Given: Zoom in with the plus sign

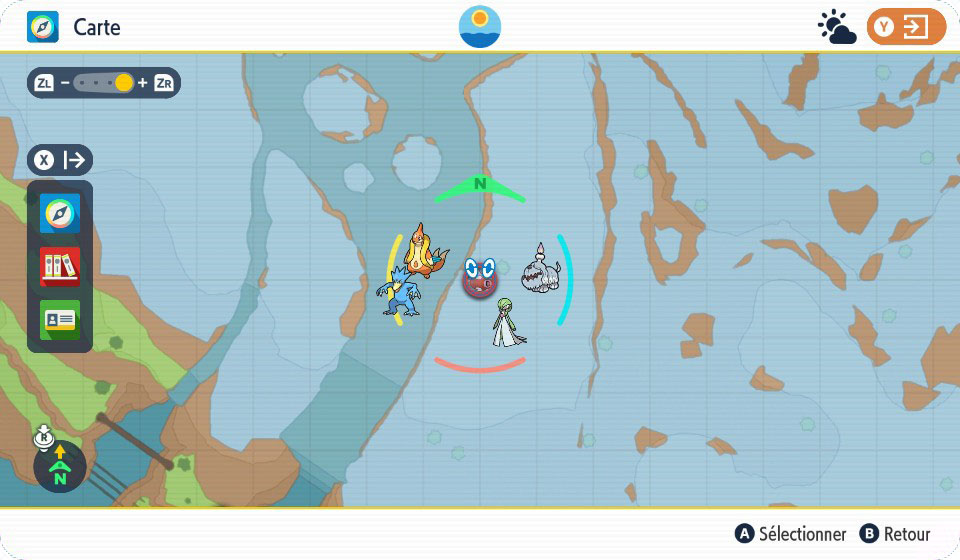Looking at the screenshot, I should click(142, 83).
